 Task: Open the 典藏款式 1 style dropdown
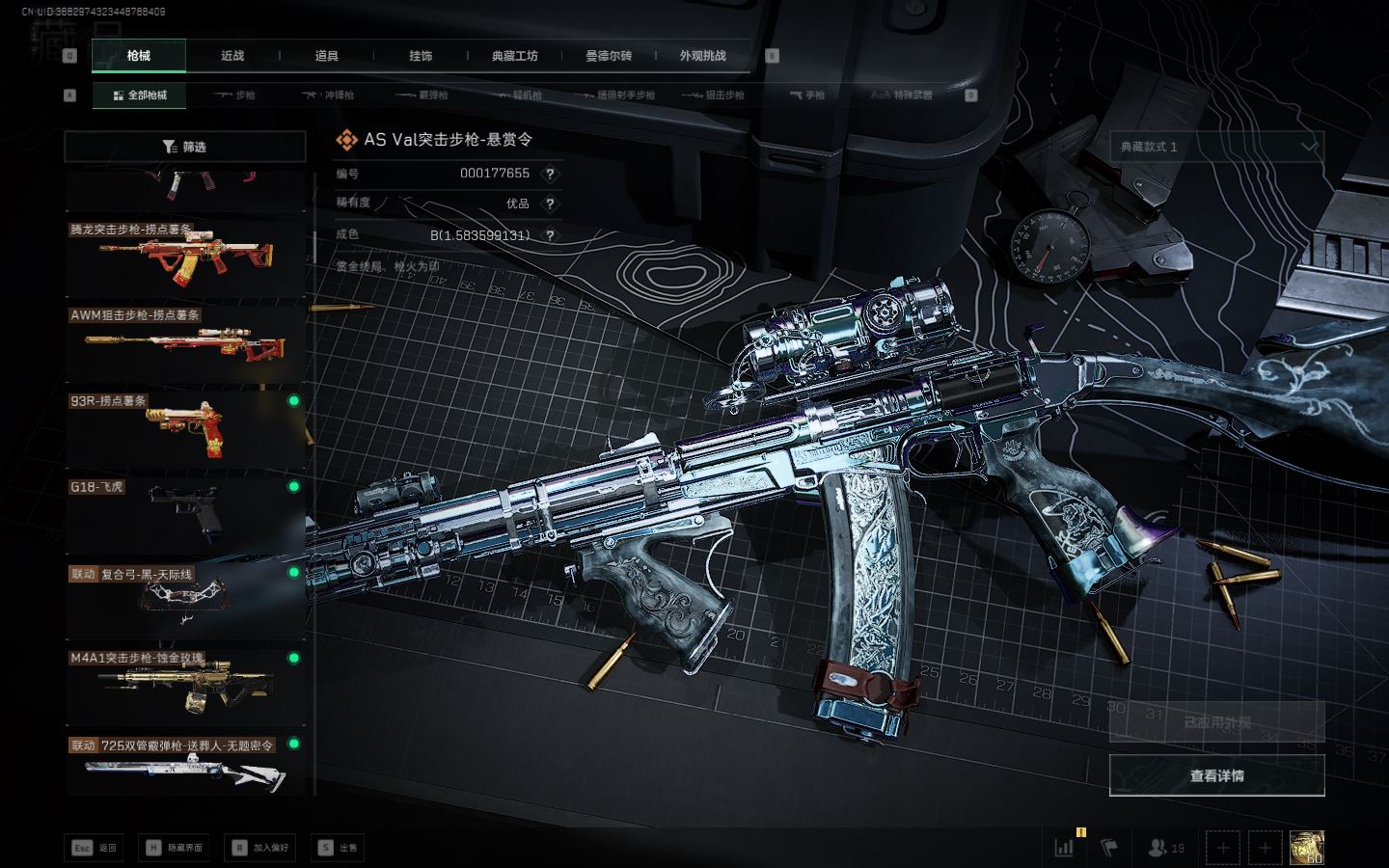pyautogui.click(x=1216, y=147)
